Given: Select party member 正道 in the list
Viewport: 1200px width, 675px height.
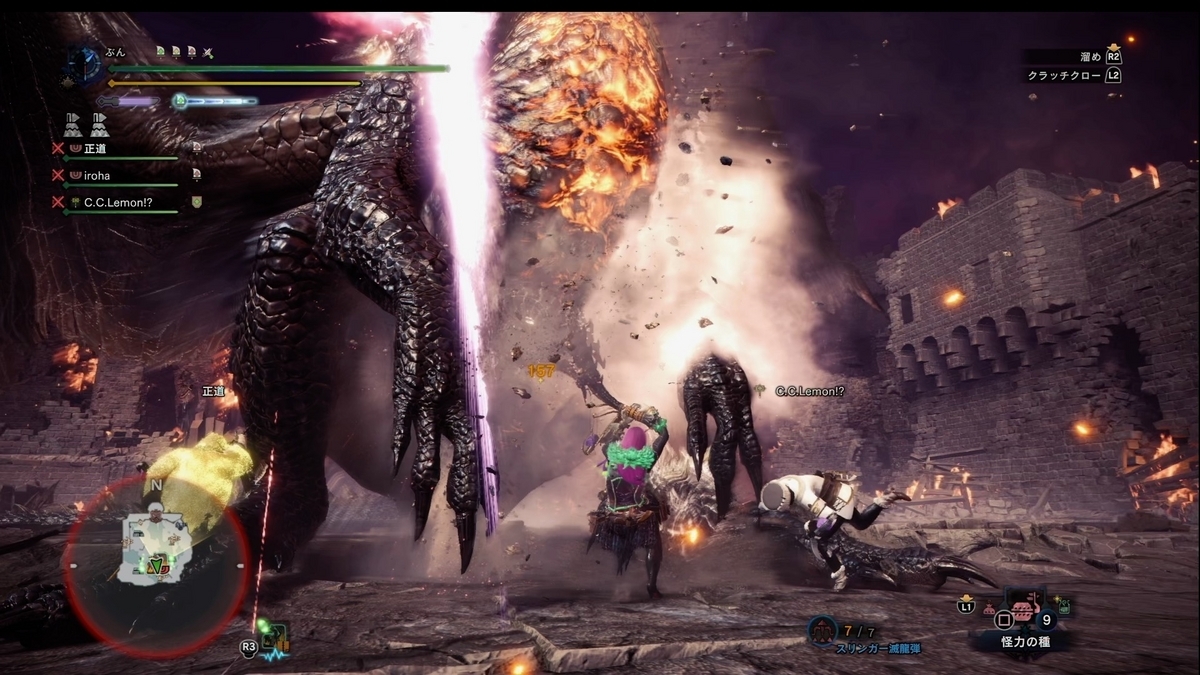Looking at the screenshot, I should point(95,149).
